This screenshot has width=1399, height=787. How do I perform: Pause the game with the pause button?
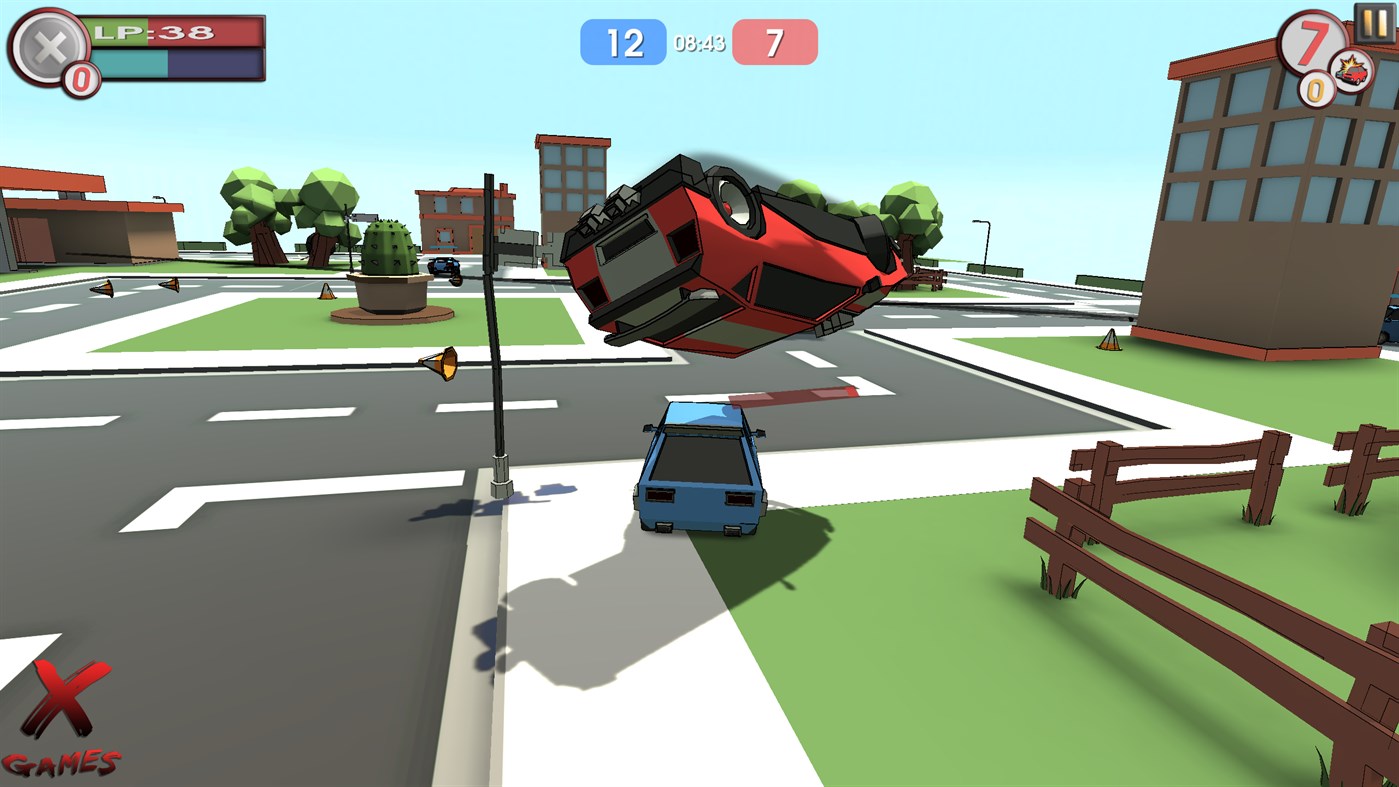coord(1375,22)
